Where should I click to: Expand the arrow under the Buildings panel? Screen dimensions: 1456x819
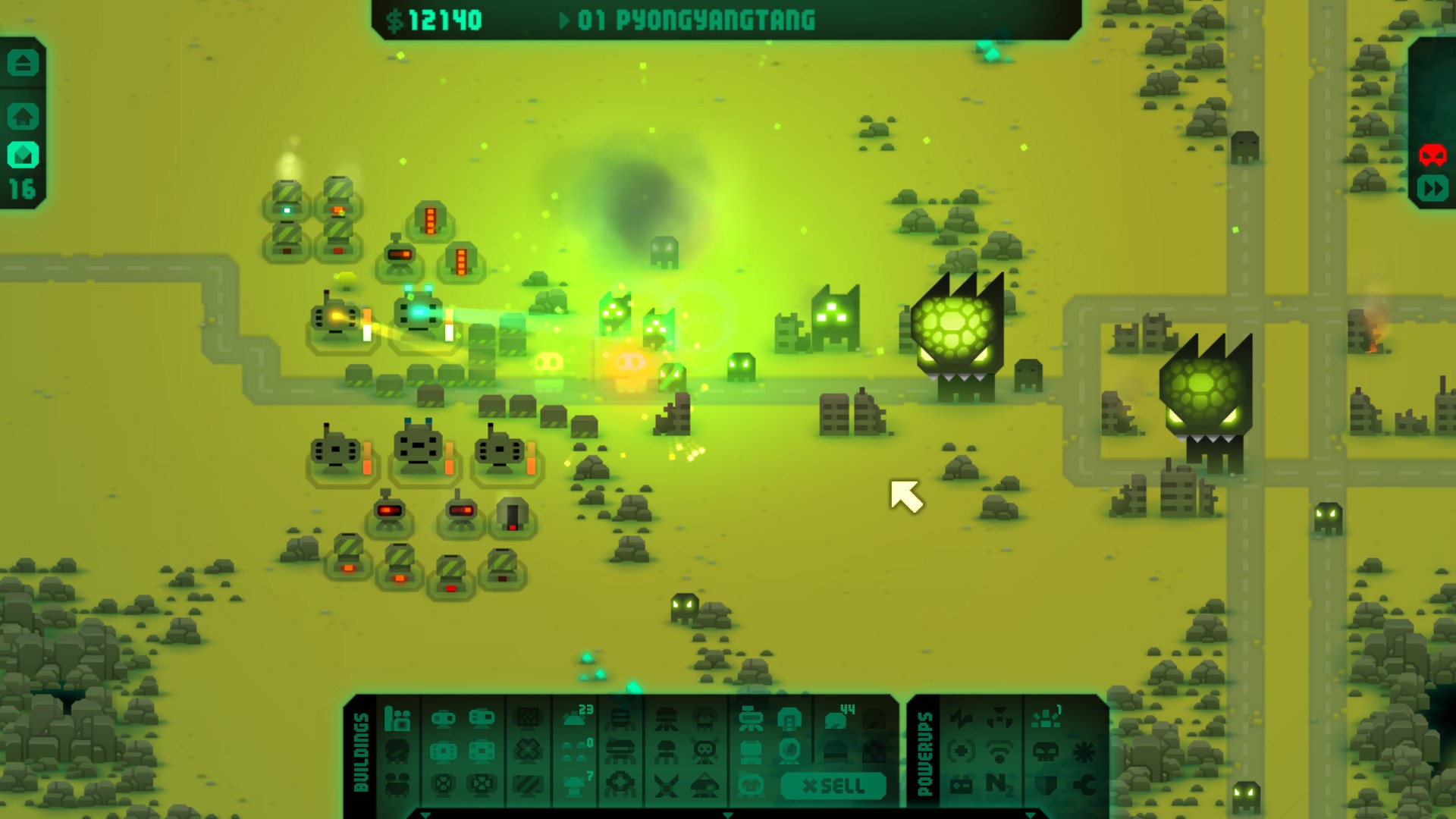[424, 816]
